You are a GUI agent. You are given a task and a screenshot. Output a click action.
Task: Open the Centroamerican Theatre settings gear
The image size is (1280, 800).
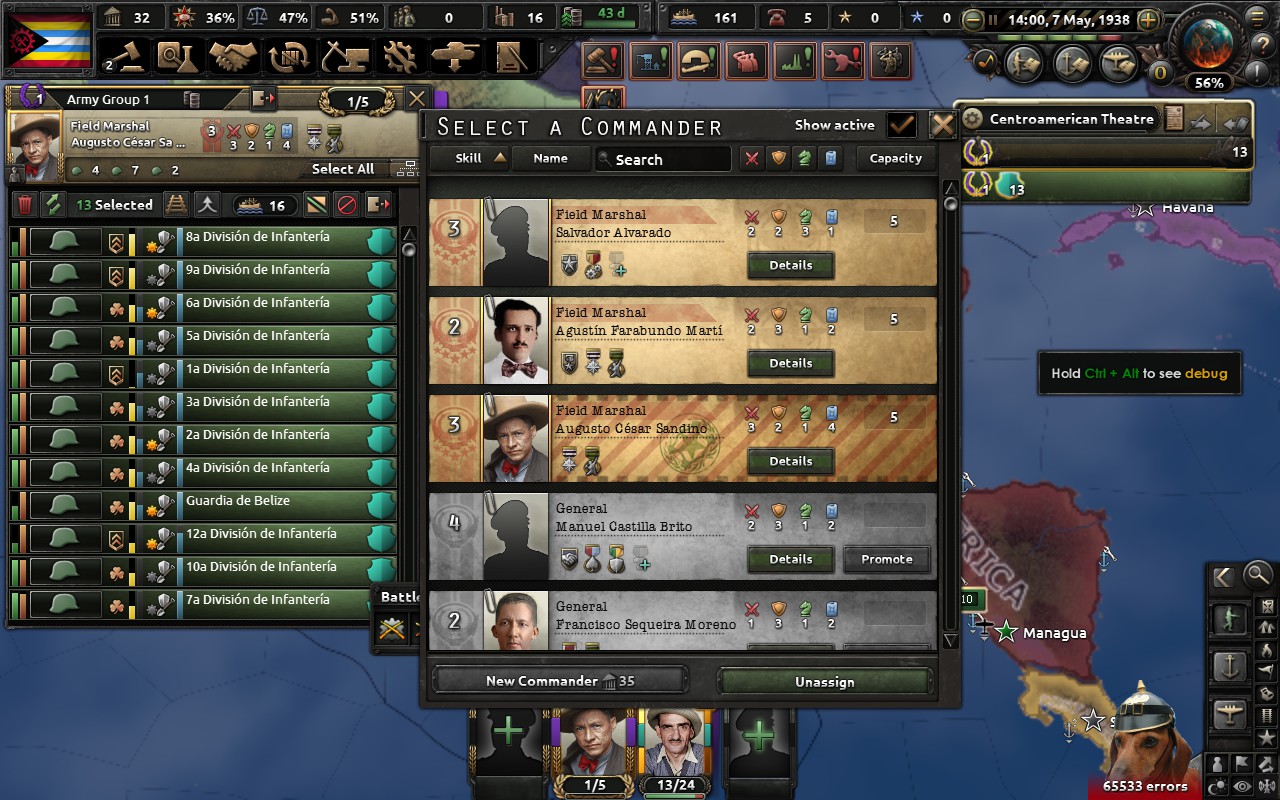(972, 119)
